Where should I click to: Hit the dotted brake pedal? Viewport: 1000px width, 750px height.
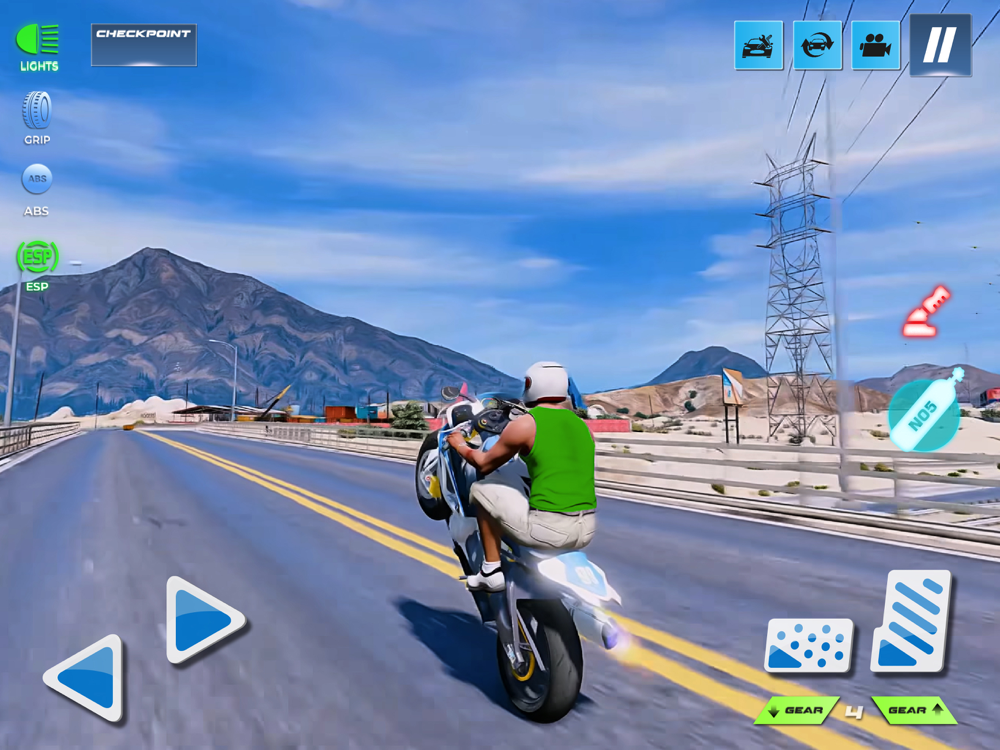[809, 645]
